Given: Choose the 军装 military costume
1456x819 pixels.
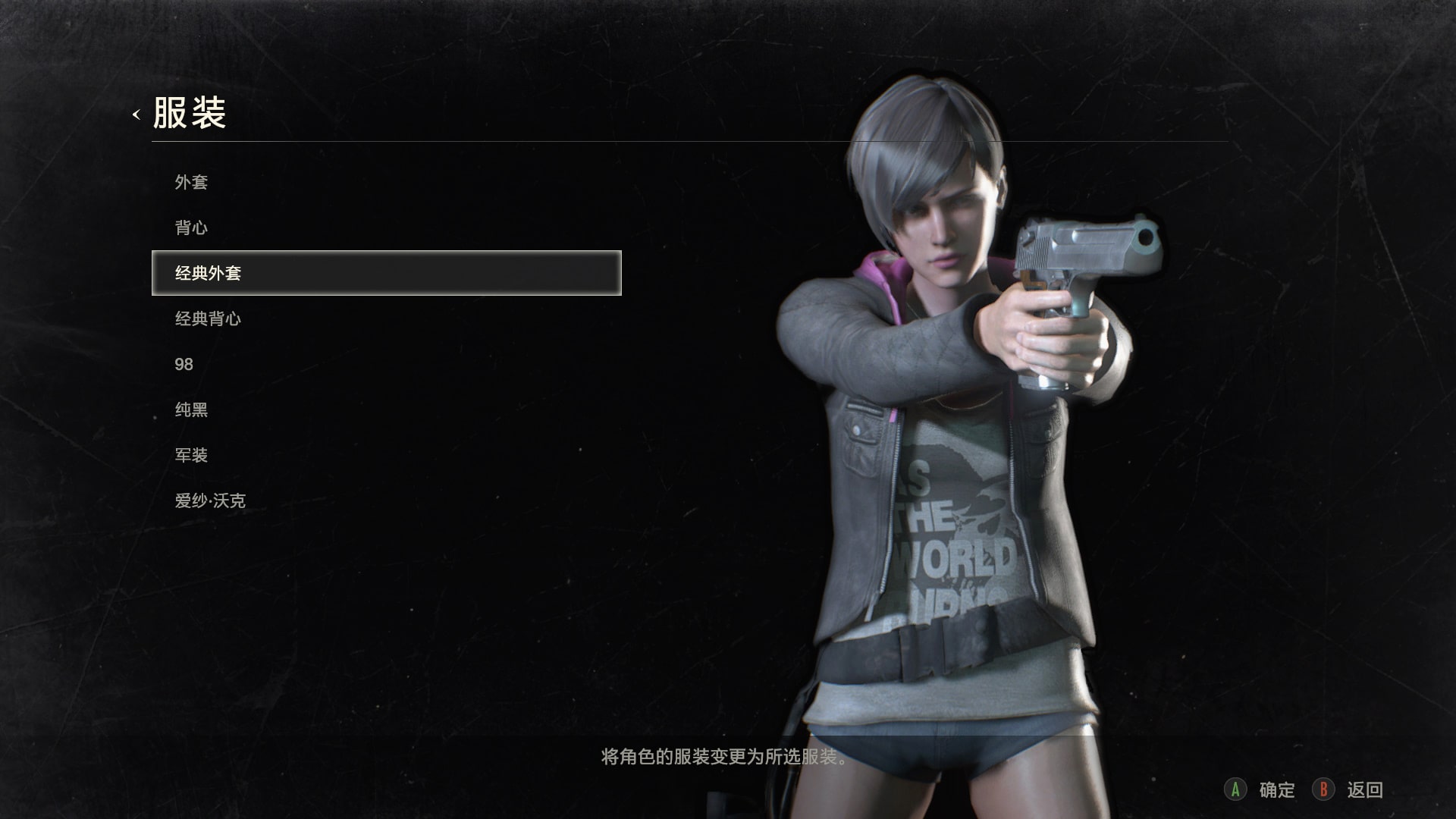Looking at the screenshot, I should pyautogui.click(x=191, y=455).
